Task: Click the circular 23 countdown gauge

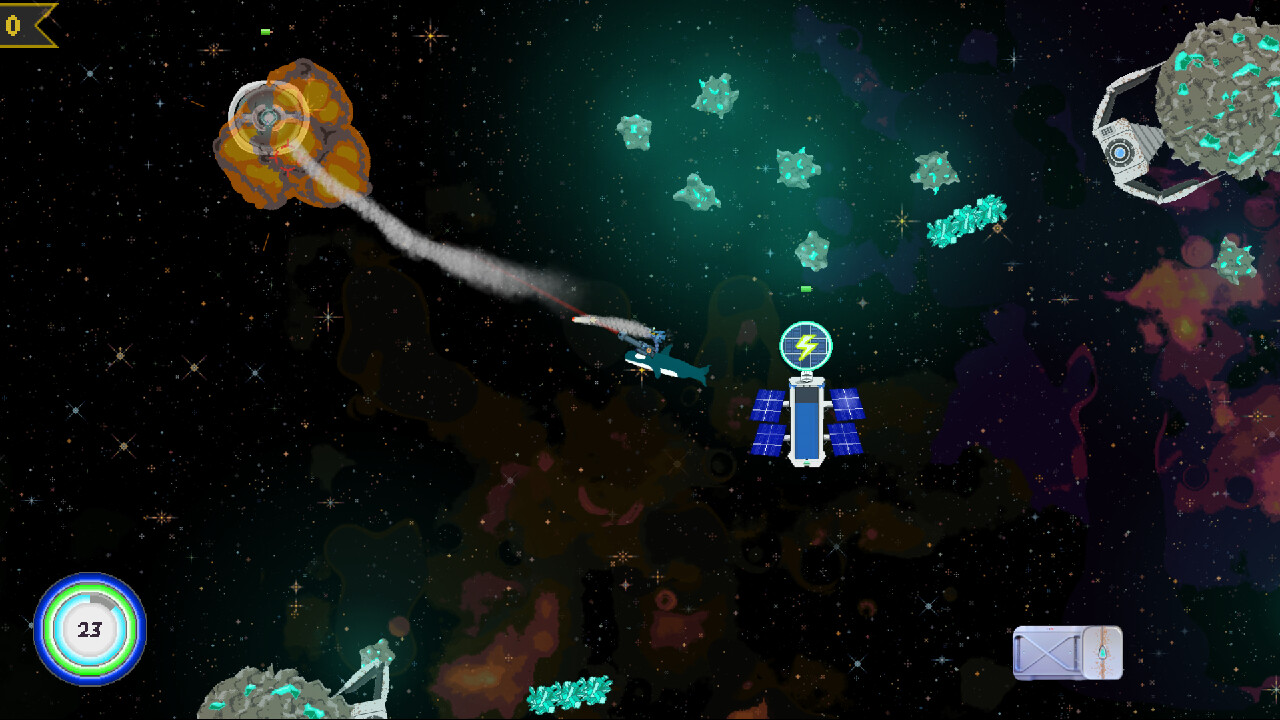Action: (88, 628)
